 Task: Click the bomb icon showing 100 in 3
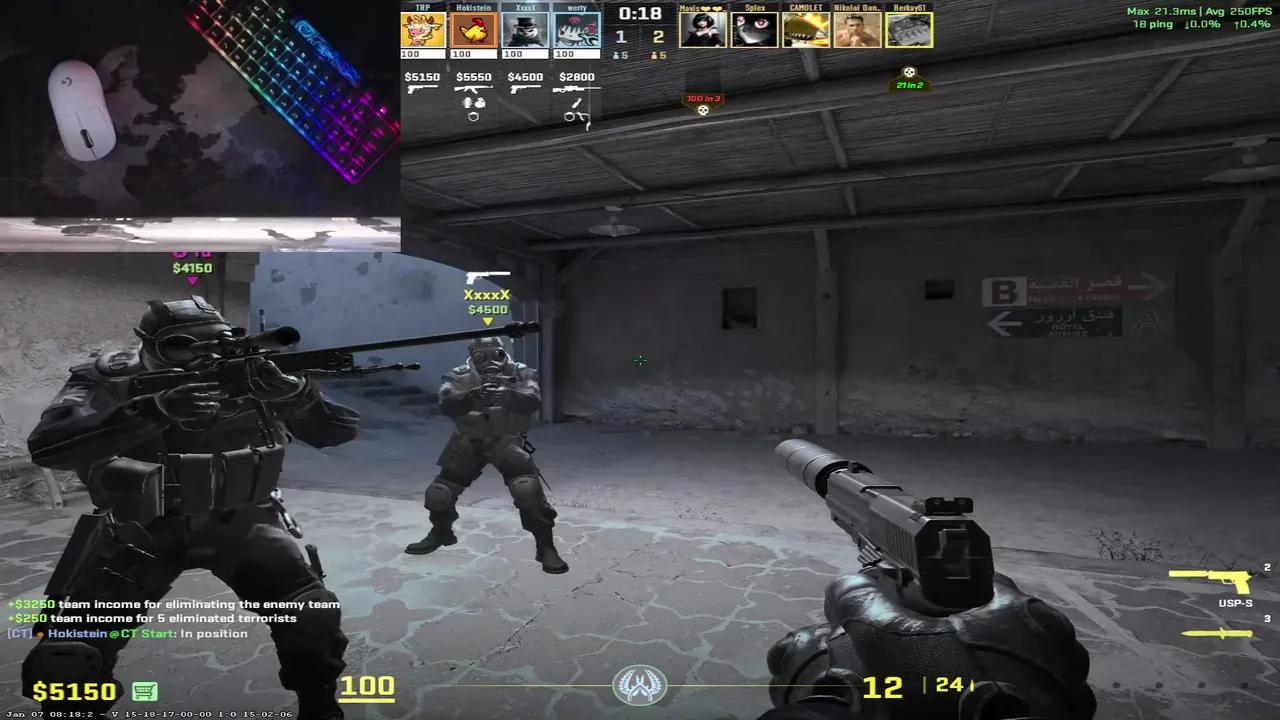coord(703,99)
